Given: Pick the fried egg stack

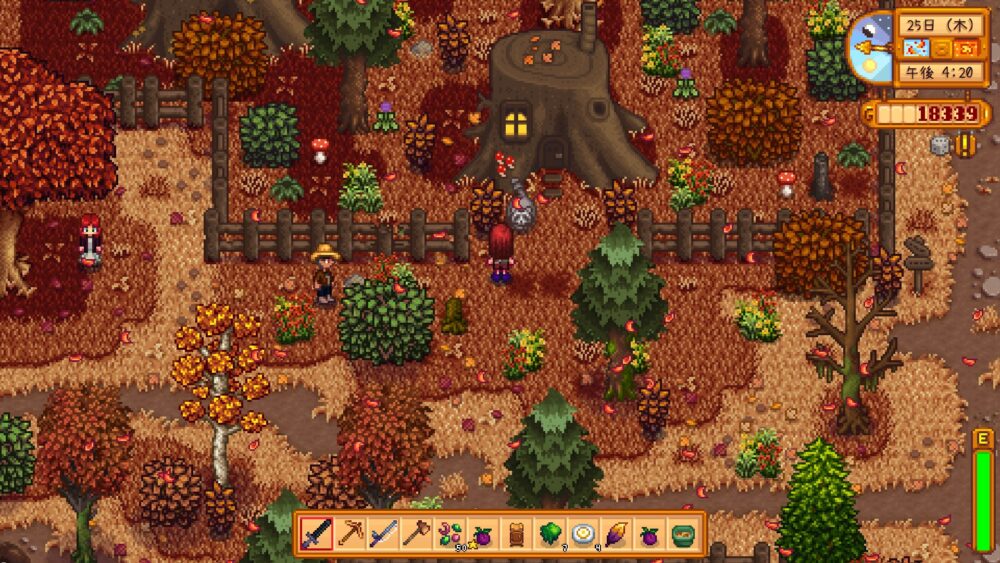Looking at the screenshot, I should [582, 534].
